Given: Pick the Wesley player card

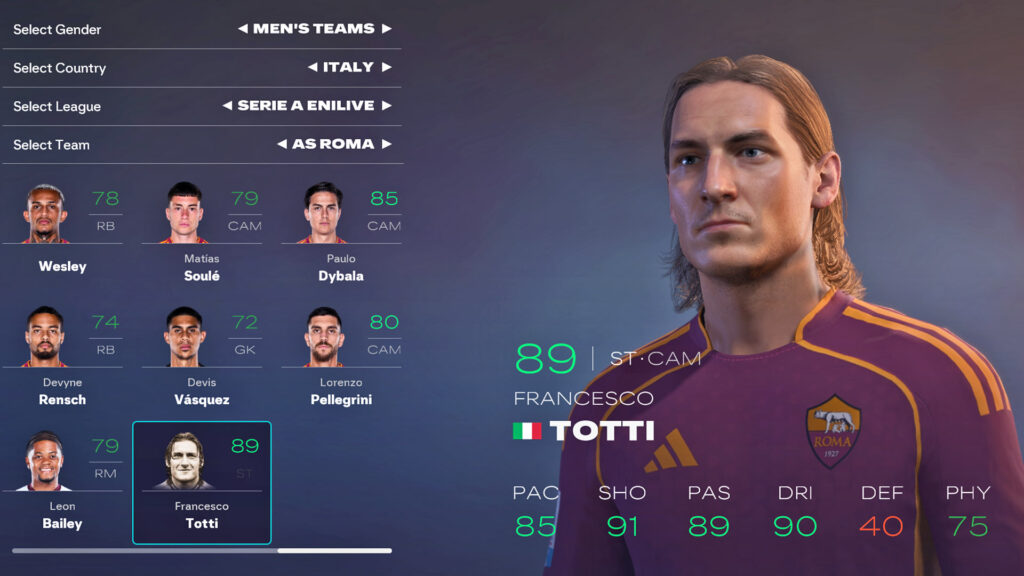Looking at the screenshot, I should (x=62, y=230).
